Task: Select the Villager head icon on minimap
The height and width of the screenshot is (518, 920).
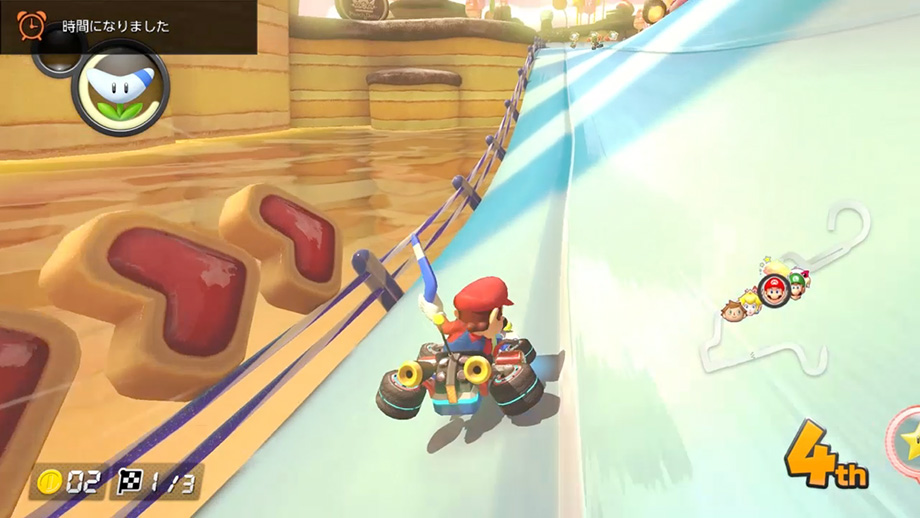Action: pyautogui.click(x=734, y=312)
